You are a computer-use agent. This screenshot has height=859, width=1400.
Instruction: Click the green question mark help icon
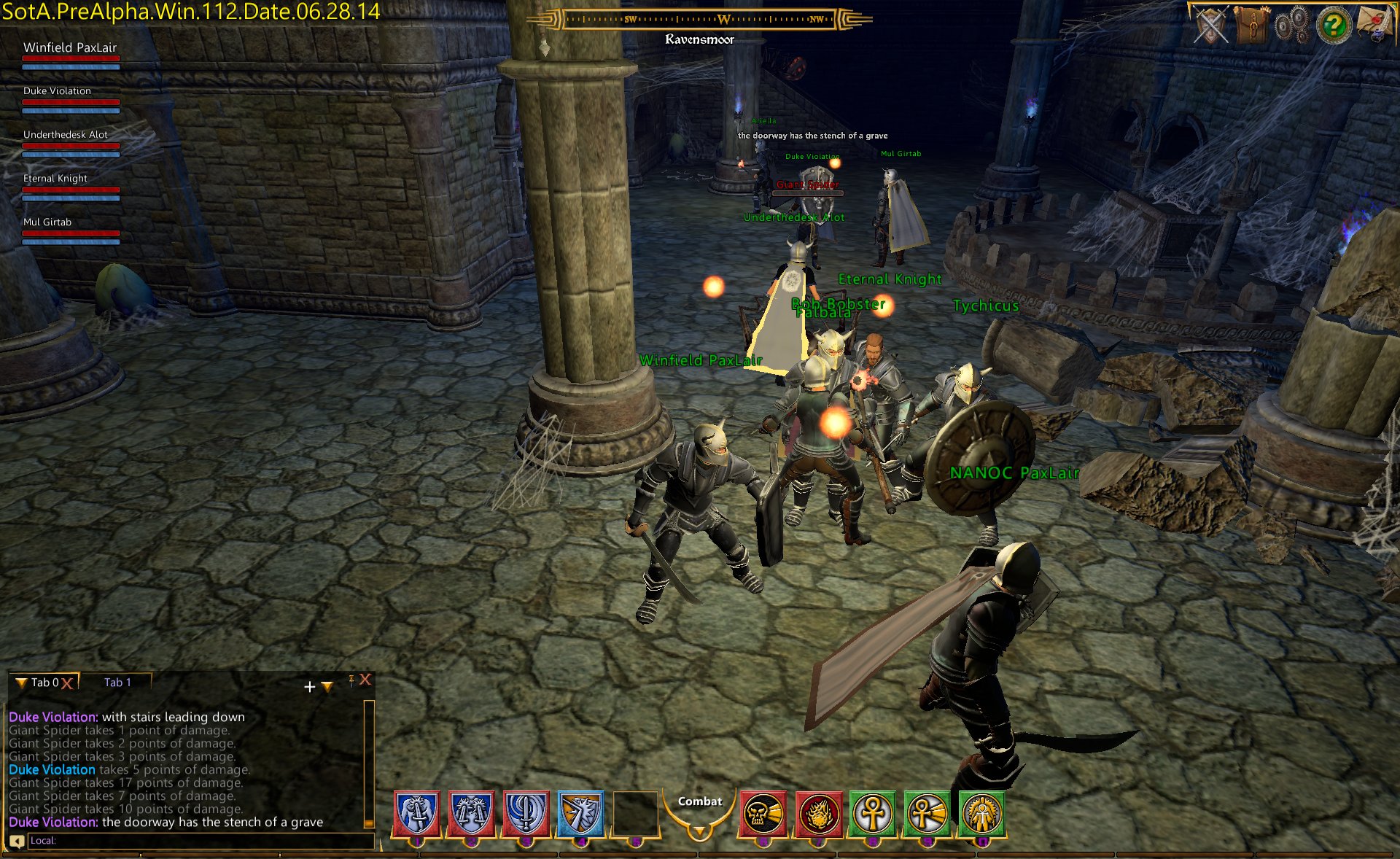click(1334, 26)
